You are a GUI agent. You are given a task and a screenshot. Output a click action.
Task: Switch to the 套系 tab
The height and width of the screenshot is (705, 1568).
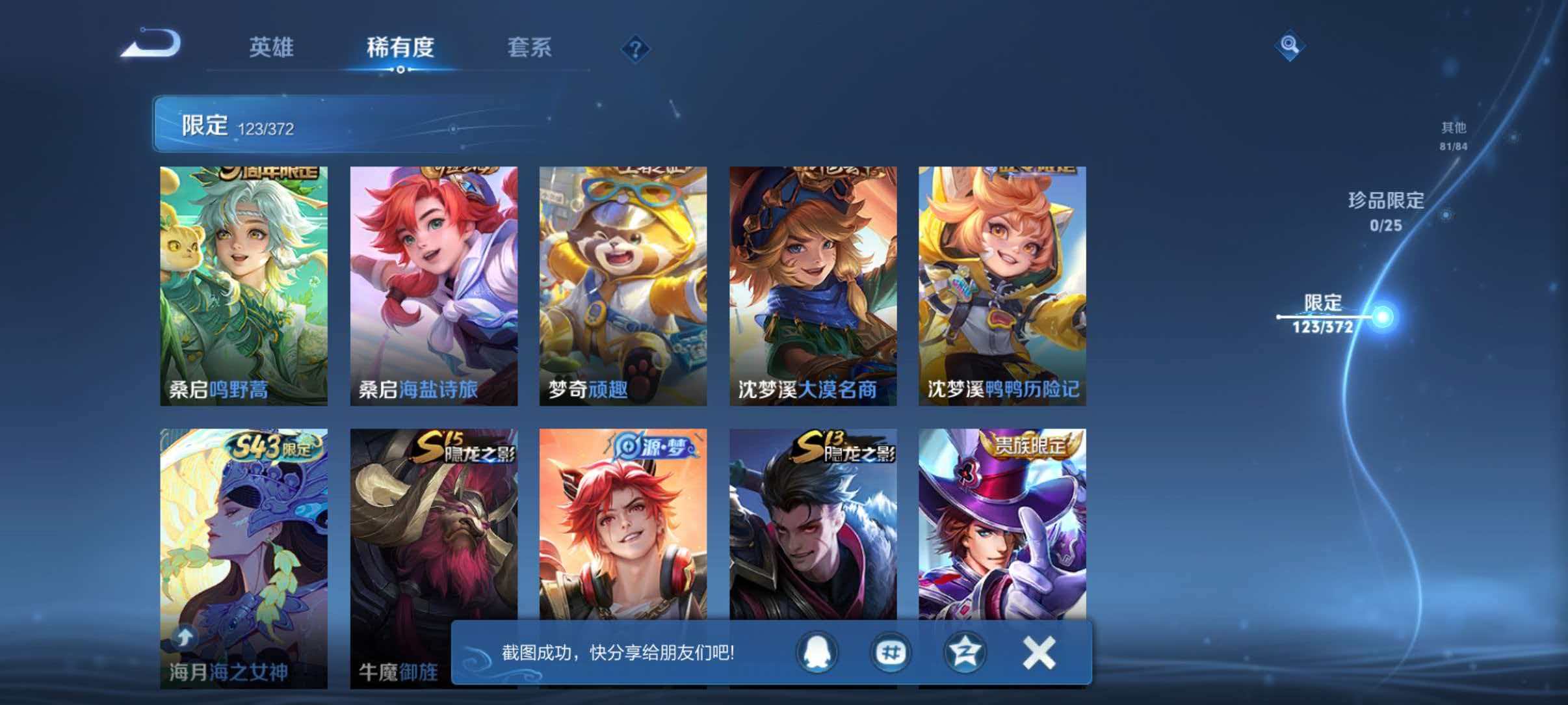[530, 47]
